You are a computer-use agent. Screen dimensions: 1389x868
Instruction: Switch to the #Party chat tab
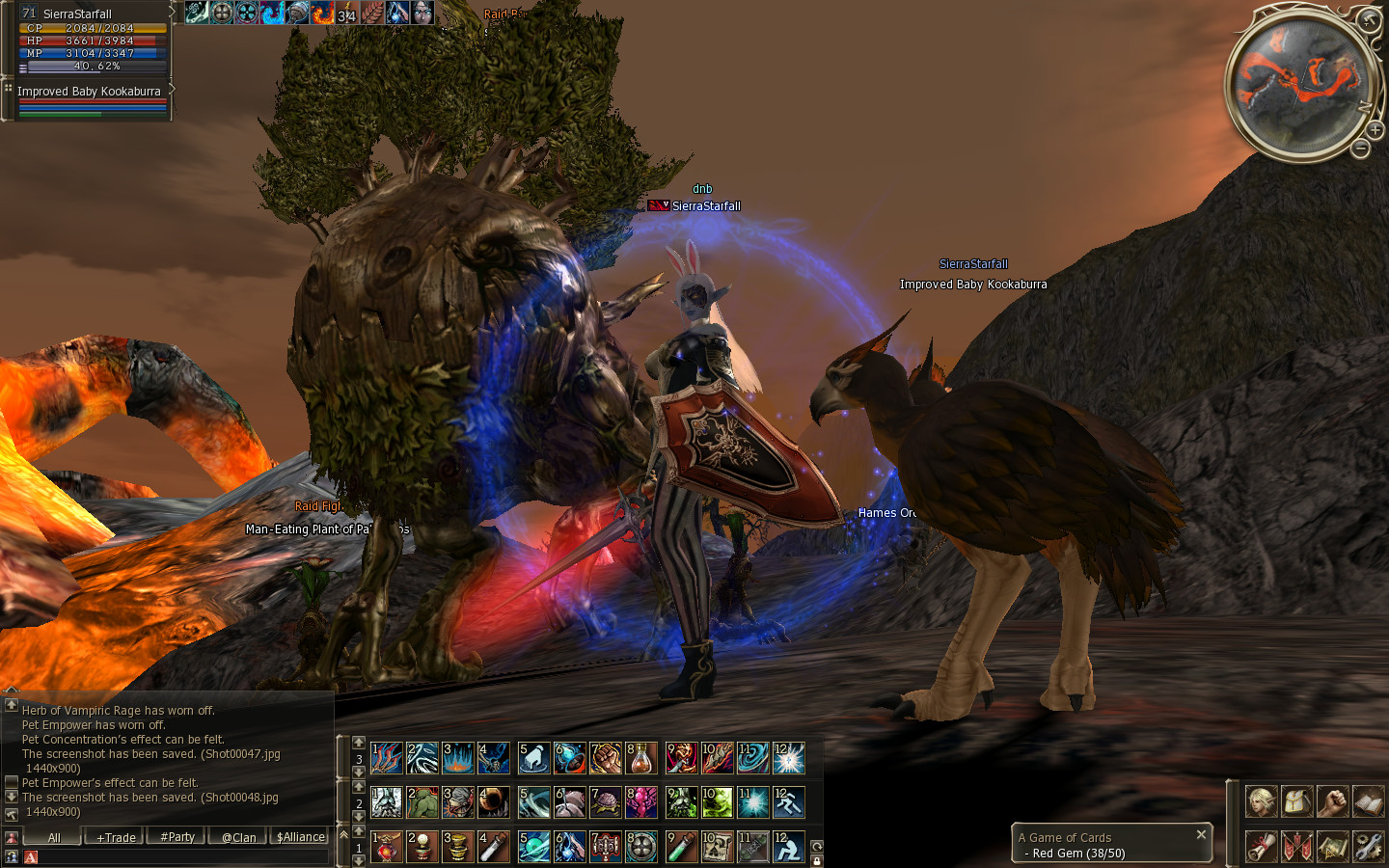pos(177,837)
